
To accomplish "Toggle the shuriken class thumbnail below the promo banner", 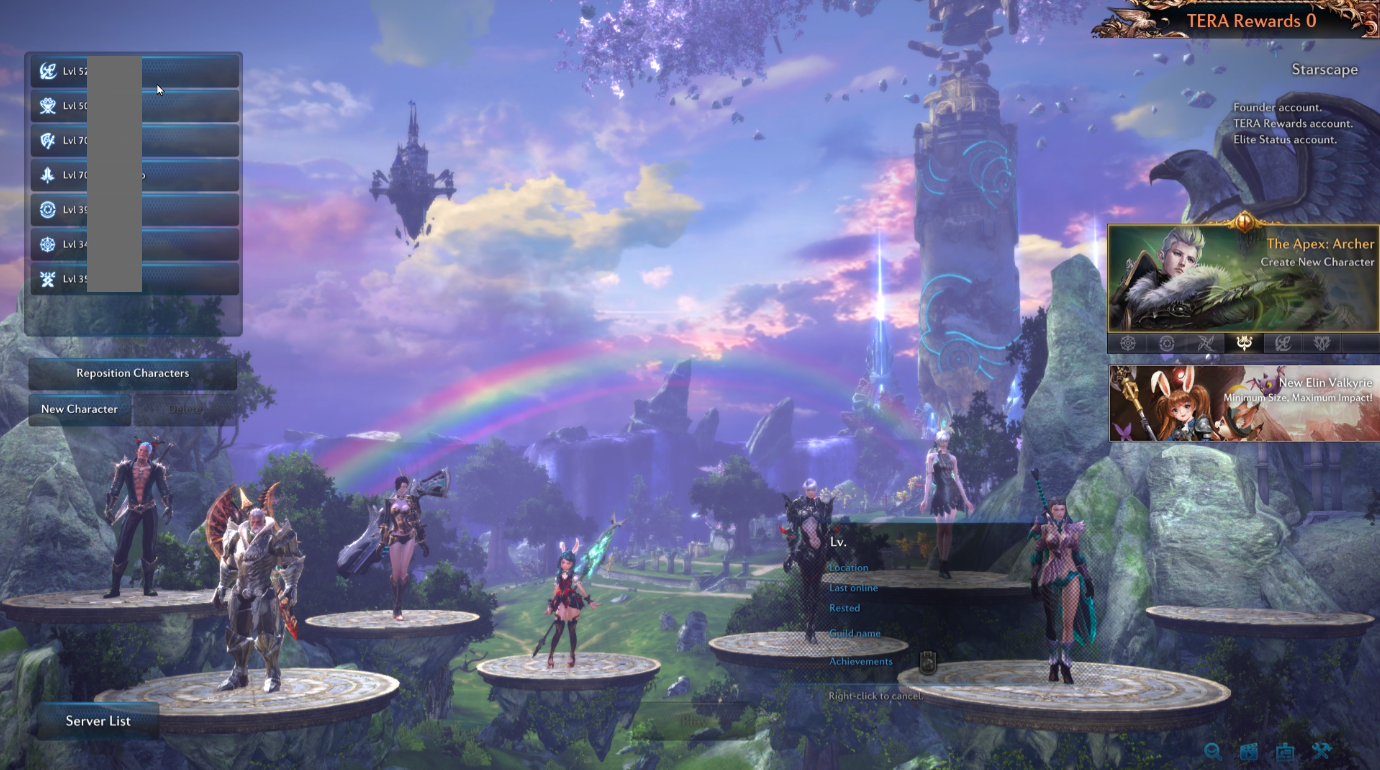I will 1206,343.
